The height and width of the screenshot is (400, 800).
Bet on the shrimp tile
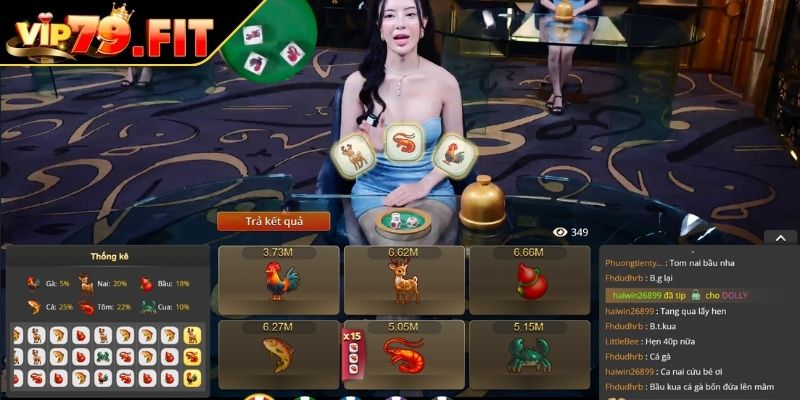click(x=403, y=350)
